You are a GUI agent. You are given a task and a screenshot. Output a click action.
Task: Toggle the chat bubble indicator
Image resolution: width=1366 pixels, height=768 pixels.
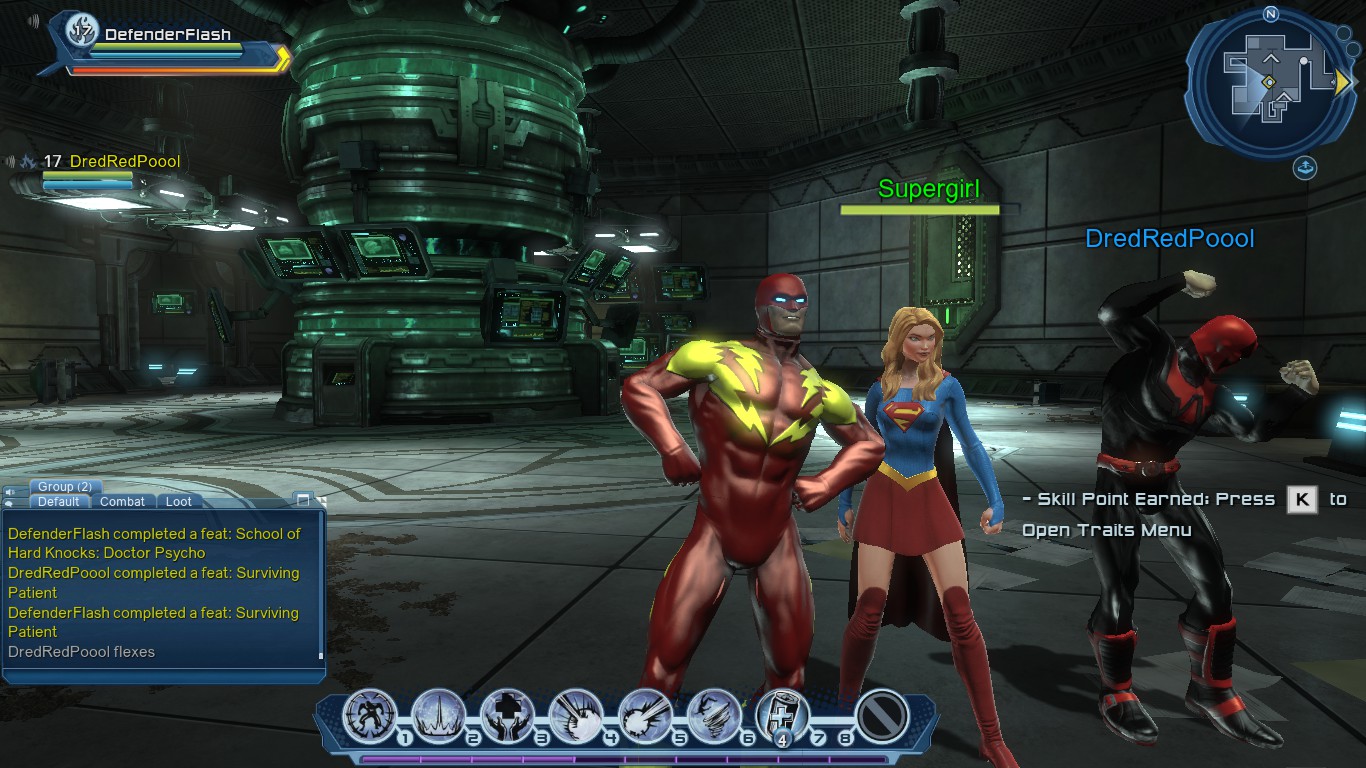click(8, 503)
